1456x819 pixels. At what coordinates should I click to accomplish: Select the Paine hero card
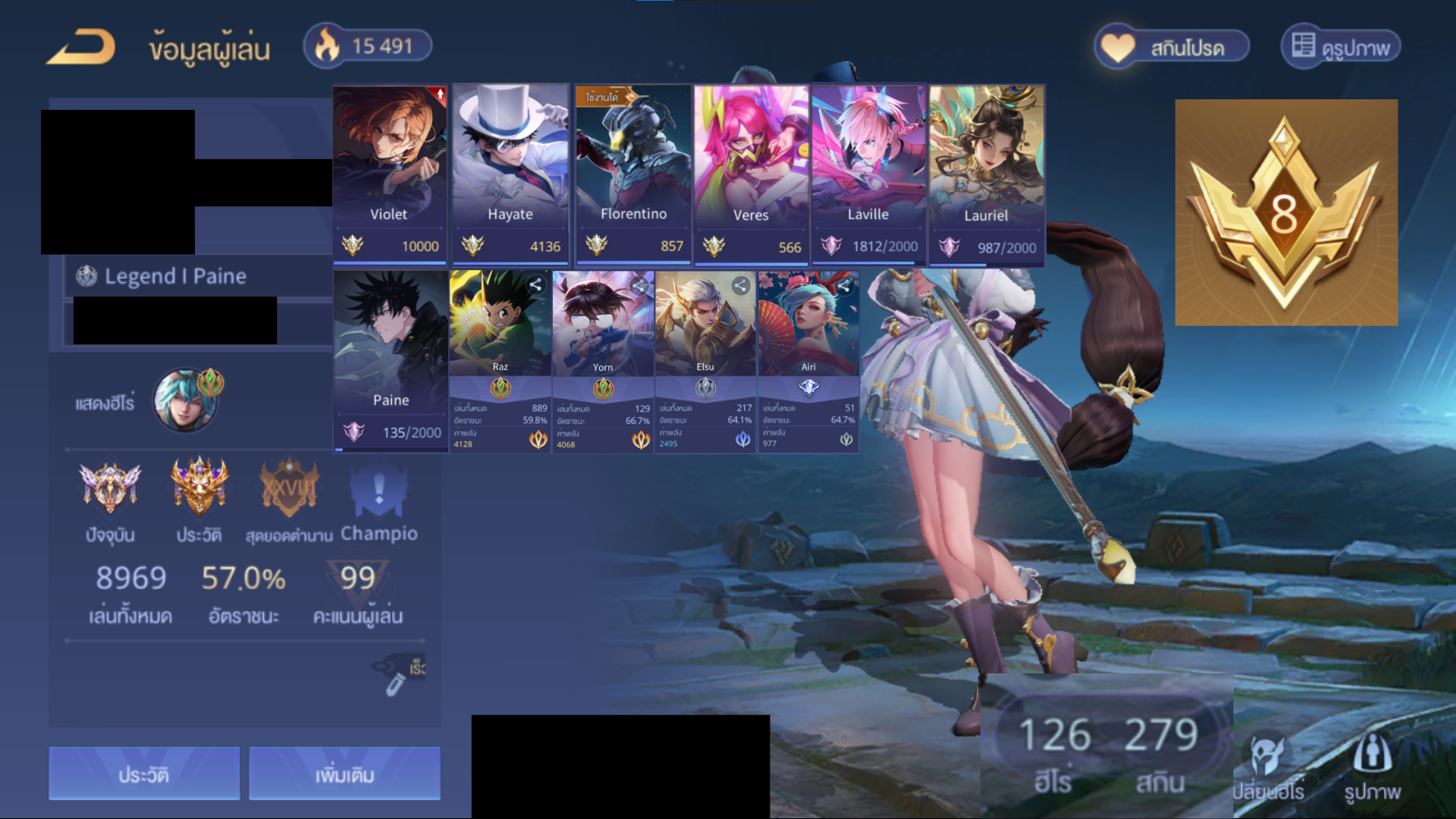[391, 361]
